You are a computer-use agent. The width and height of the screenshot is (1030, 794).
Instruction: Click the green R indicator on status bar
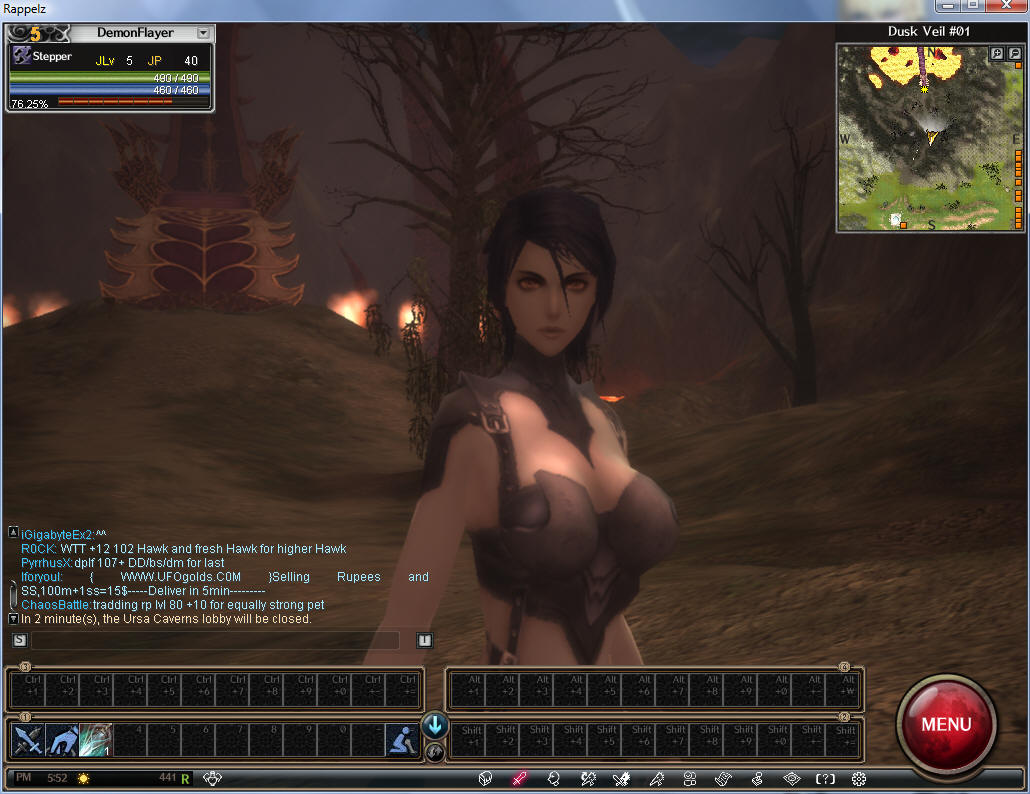click(x=185, y=778)
